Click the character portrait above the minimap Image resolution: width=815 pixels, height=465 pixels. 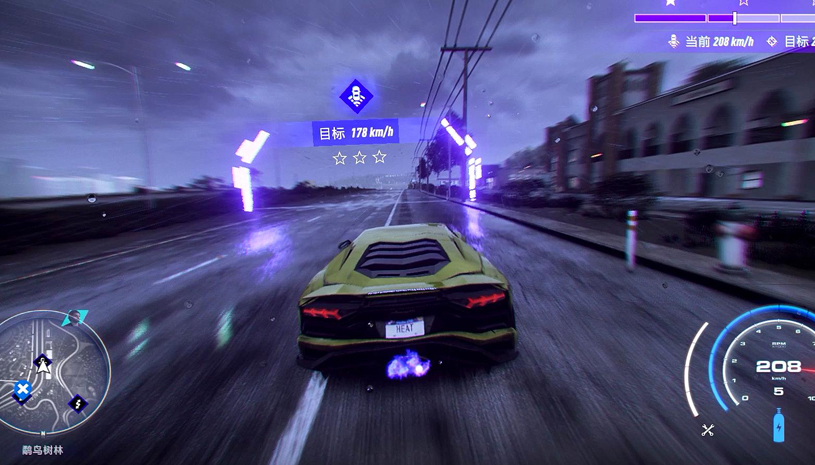73,319
